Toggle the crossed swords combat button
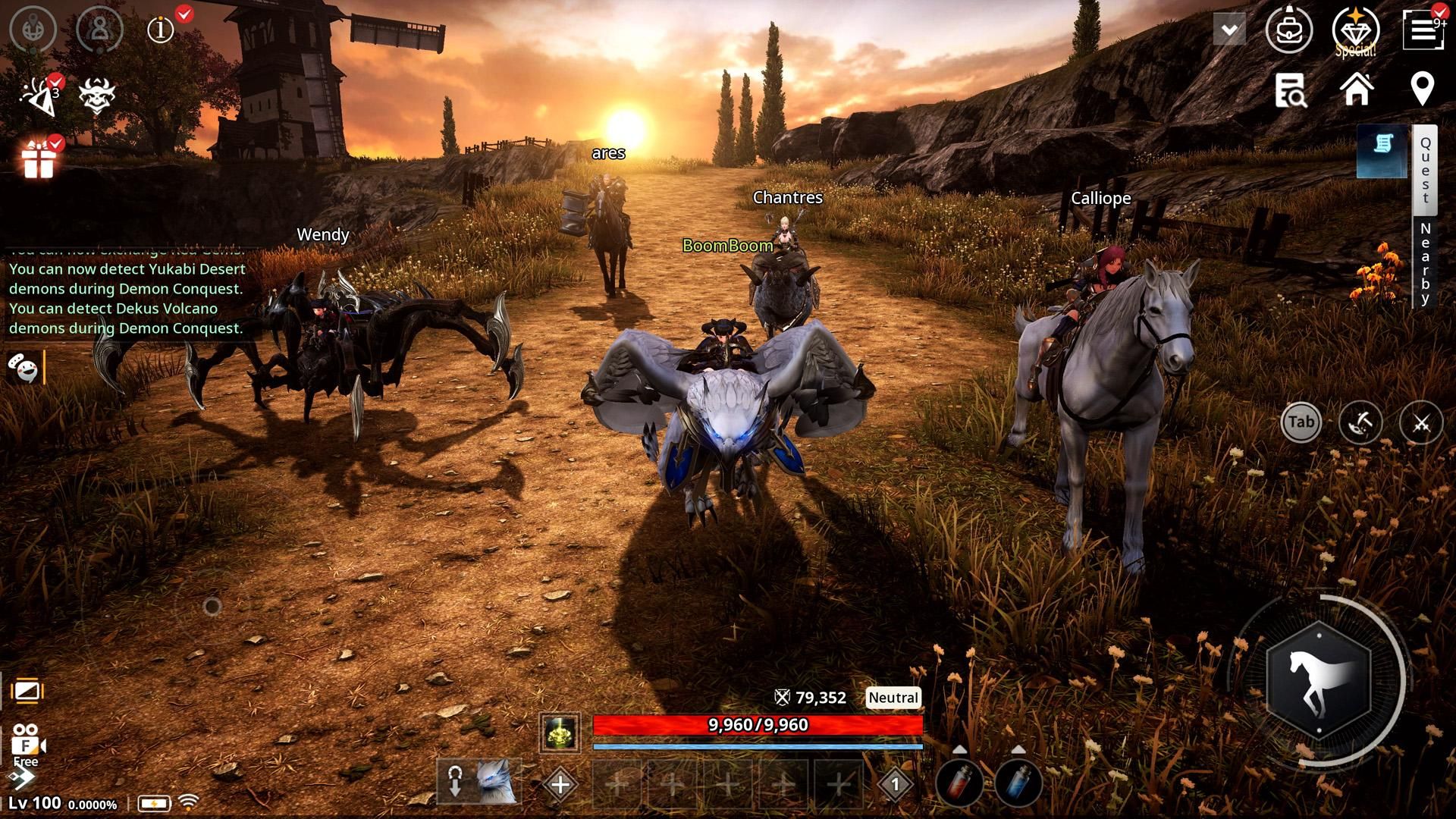 pyautogui.click(x=1421, y=422)
